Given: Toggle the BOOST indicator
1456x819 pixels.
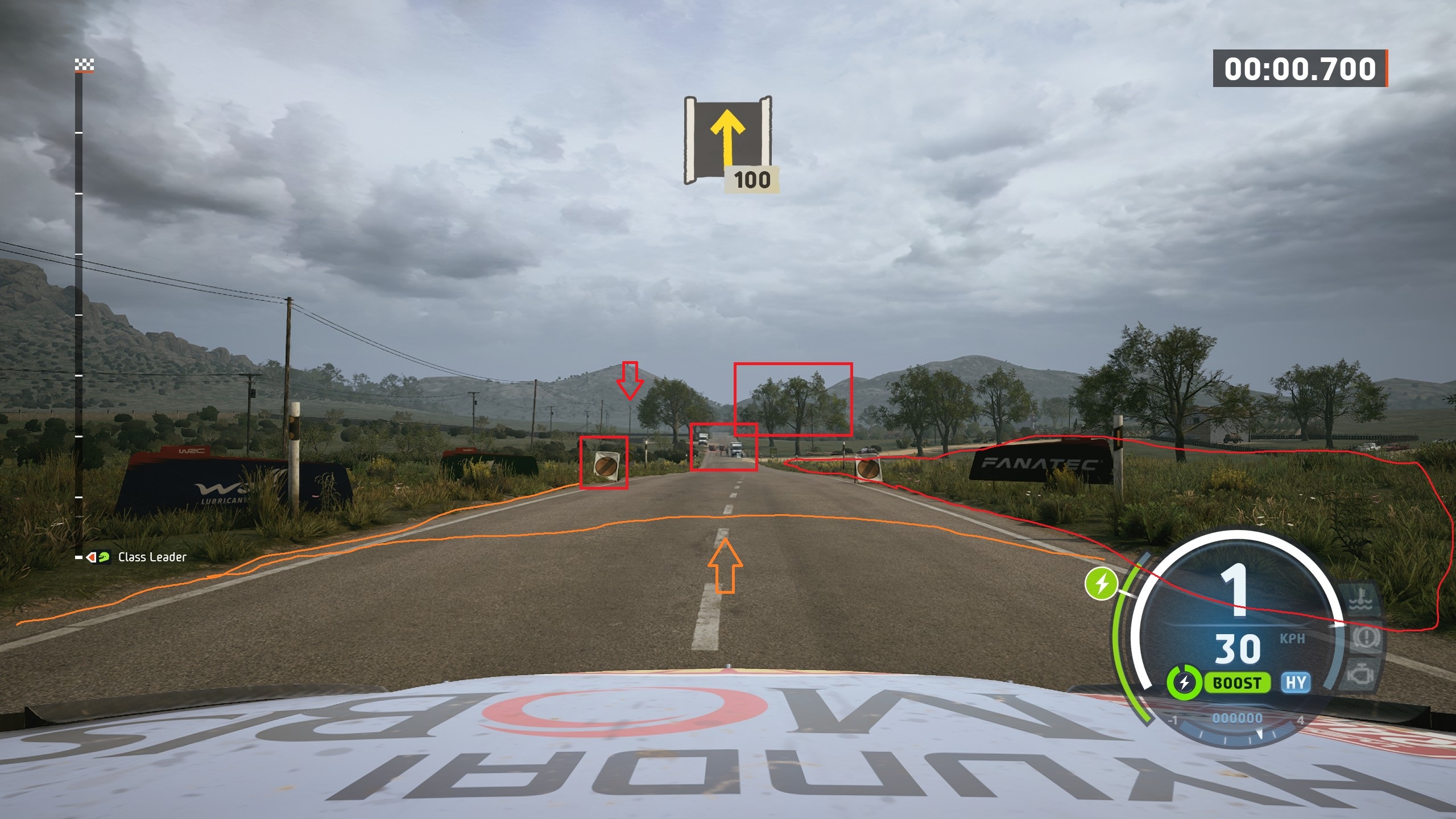Looking at the screenshot, I should tap(1236, 682).
